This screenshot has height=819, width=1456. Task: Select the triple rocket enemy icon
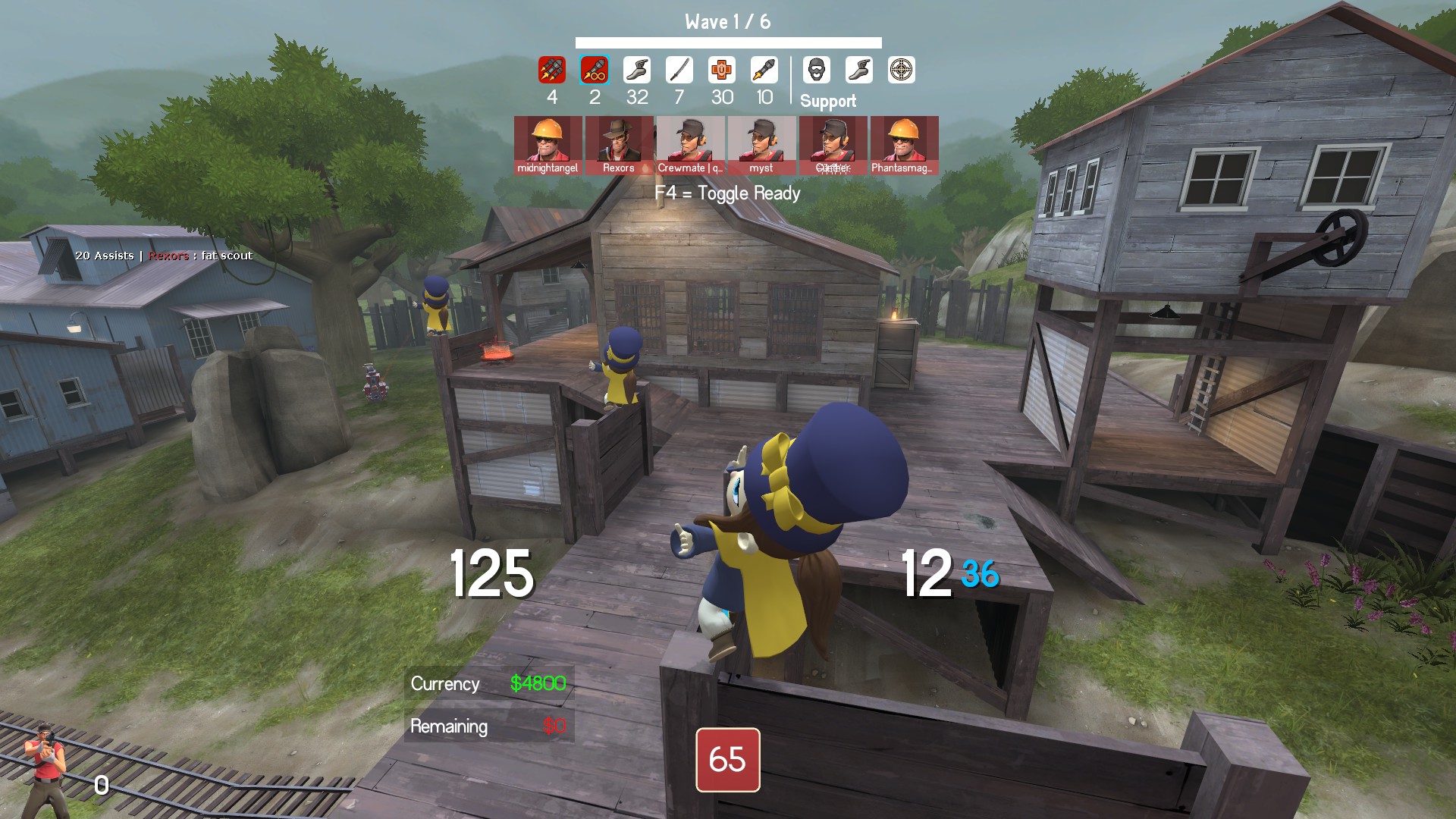tap(552, 70)
